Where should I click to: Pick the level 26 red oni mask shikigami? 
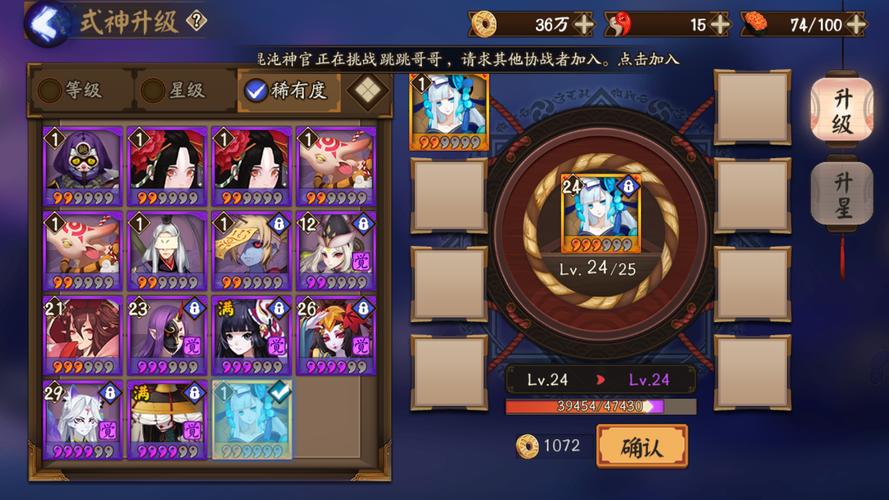click(335, 334)
